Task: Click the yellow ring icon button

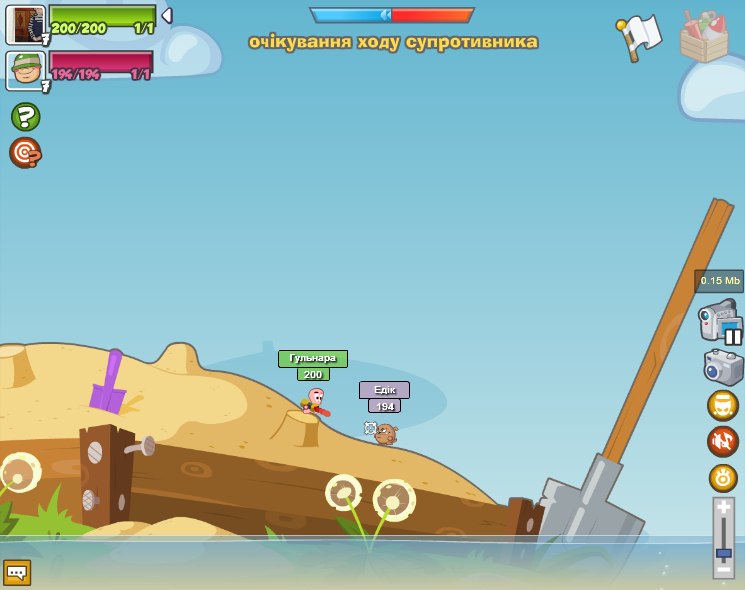Action: [722, 478]
